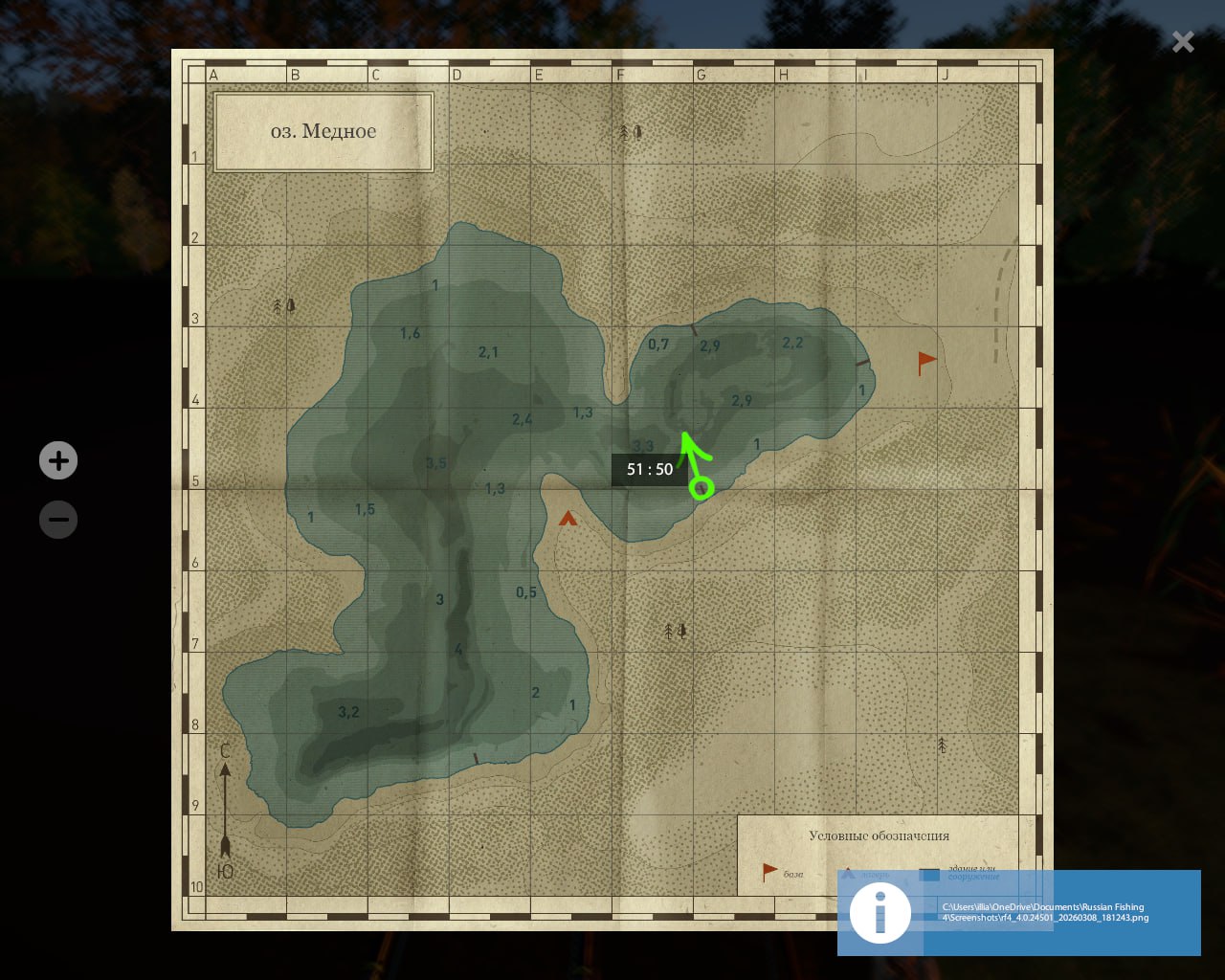Image resolution: width=1225 pixels, height=980 pixels.
Task: Select the red base flag marker on map
Action: (x=925, y=363)
